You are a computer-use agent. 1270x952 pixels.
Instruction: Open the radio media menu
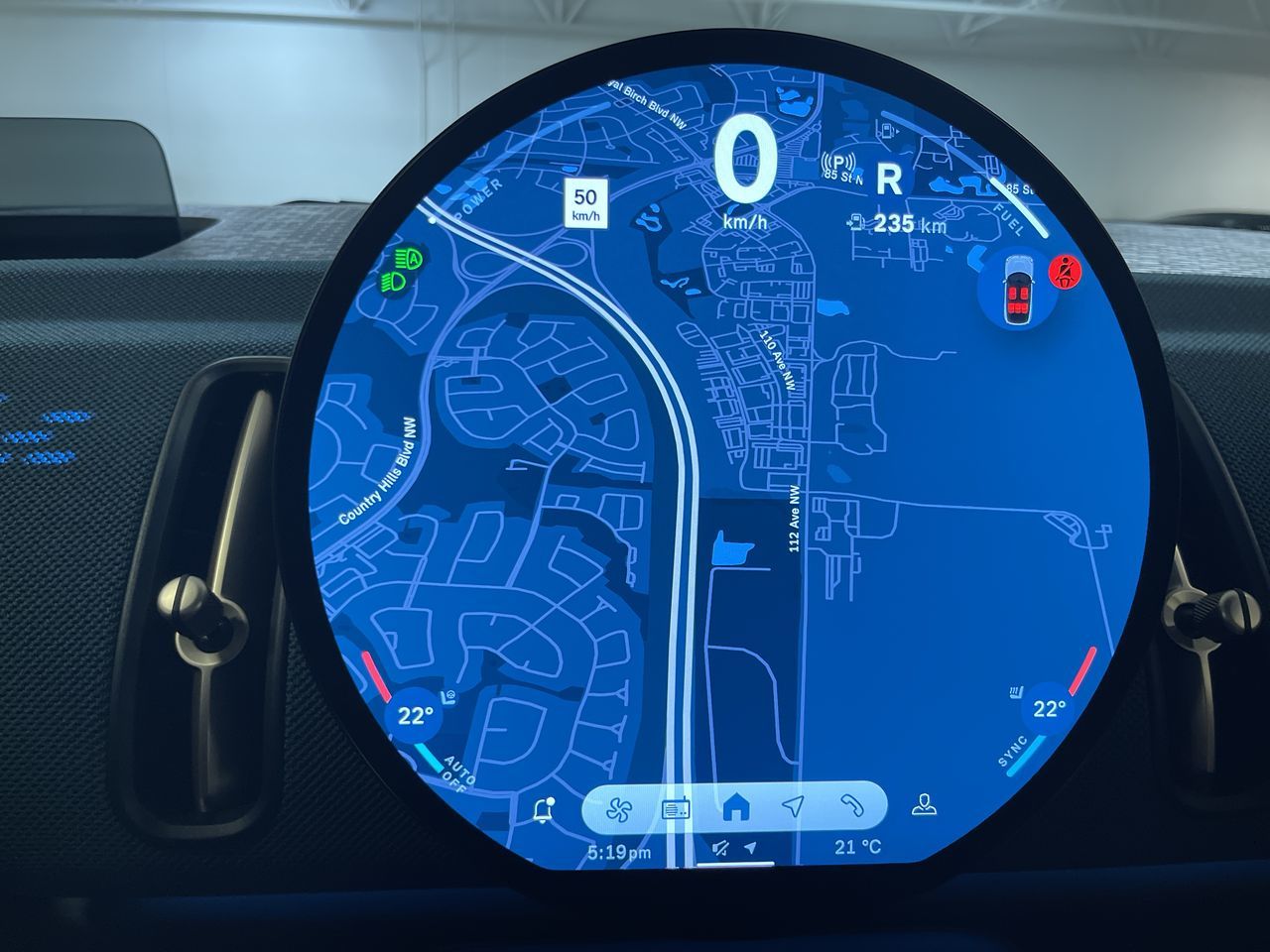676,808
